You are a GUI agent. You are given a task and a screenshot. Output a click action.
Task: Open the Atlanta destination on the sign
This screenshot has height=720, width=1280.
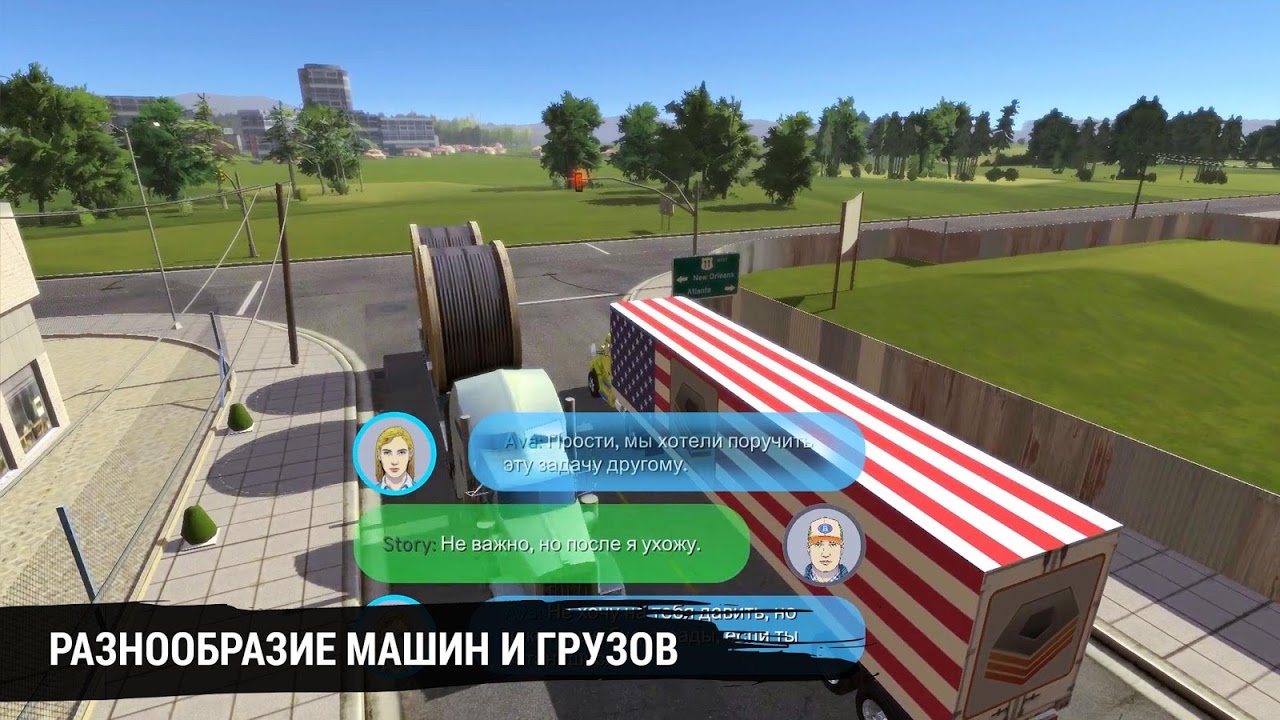(698, 290)
